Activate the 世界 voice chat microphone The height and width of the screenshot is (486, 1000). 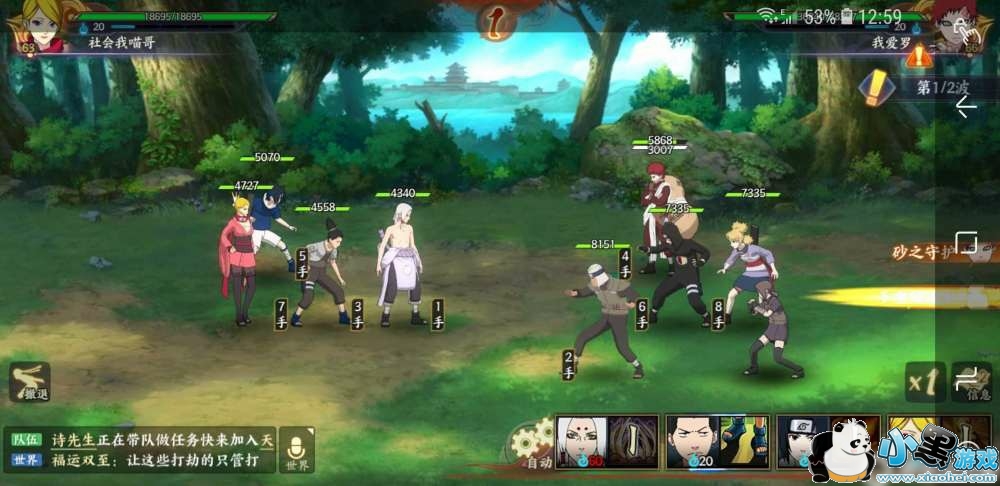296,450
